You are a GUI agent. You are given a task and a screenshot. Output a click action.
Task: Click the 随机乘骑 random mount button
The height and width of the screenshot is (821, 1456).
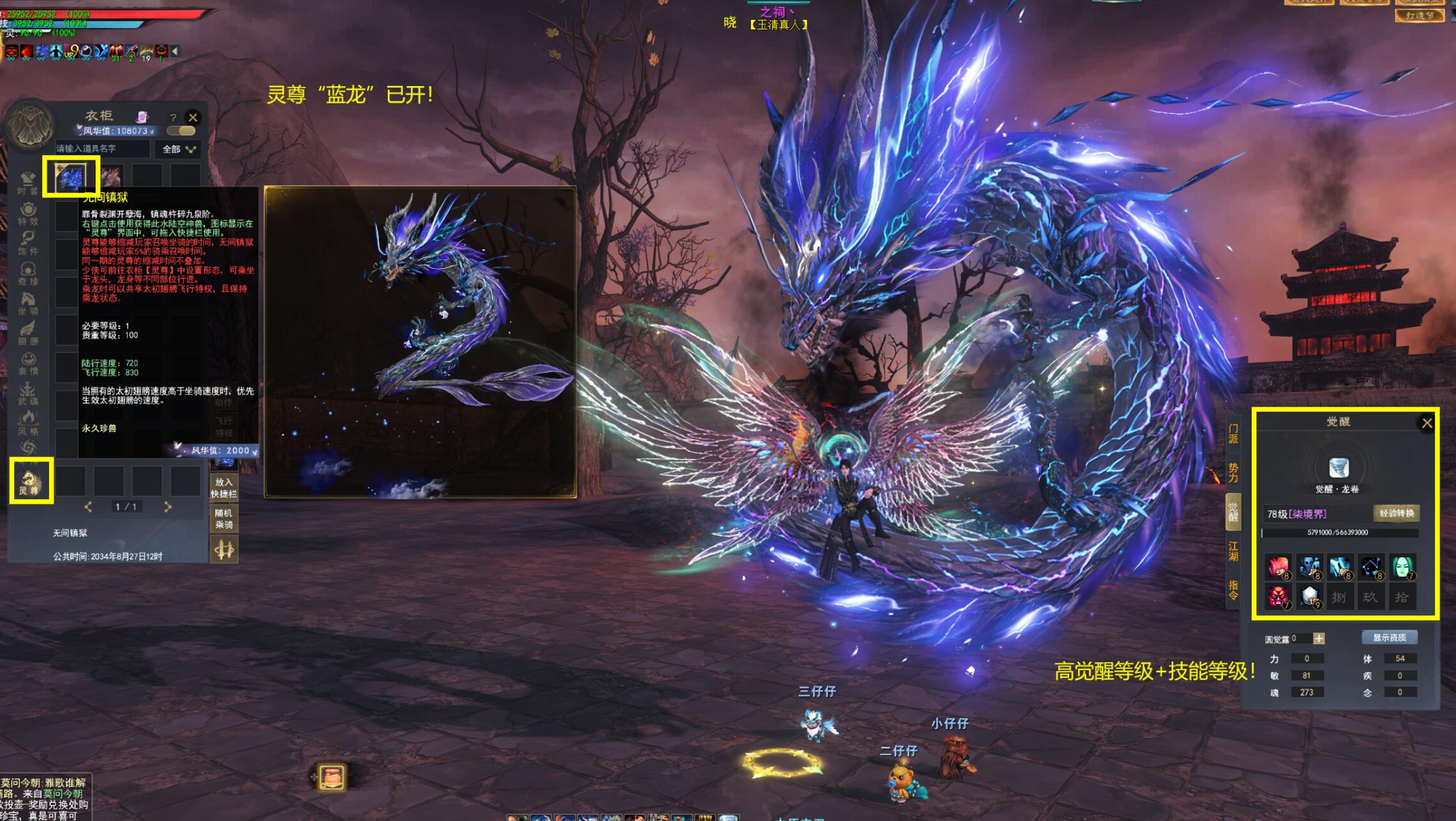click(224, 518)
